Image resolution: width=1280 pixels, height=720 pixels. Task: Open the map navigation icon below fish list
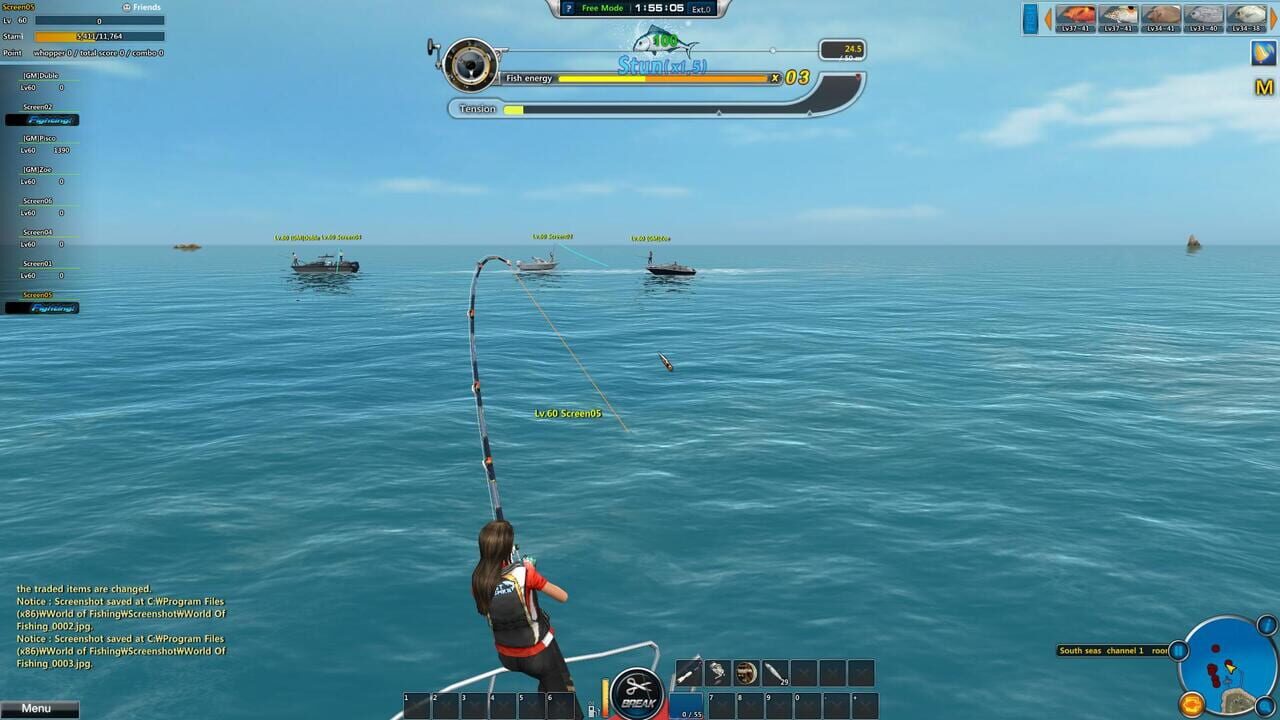coord(1262,53)
